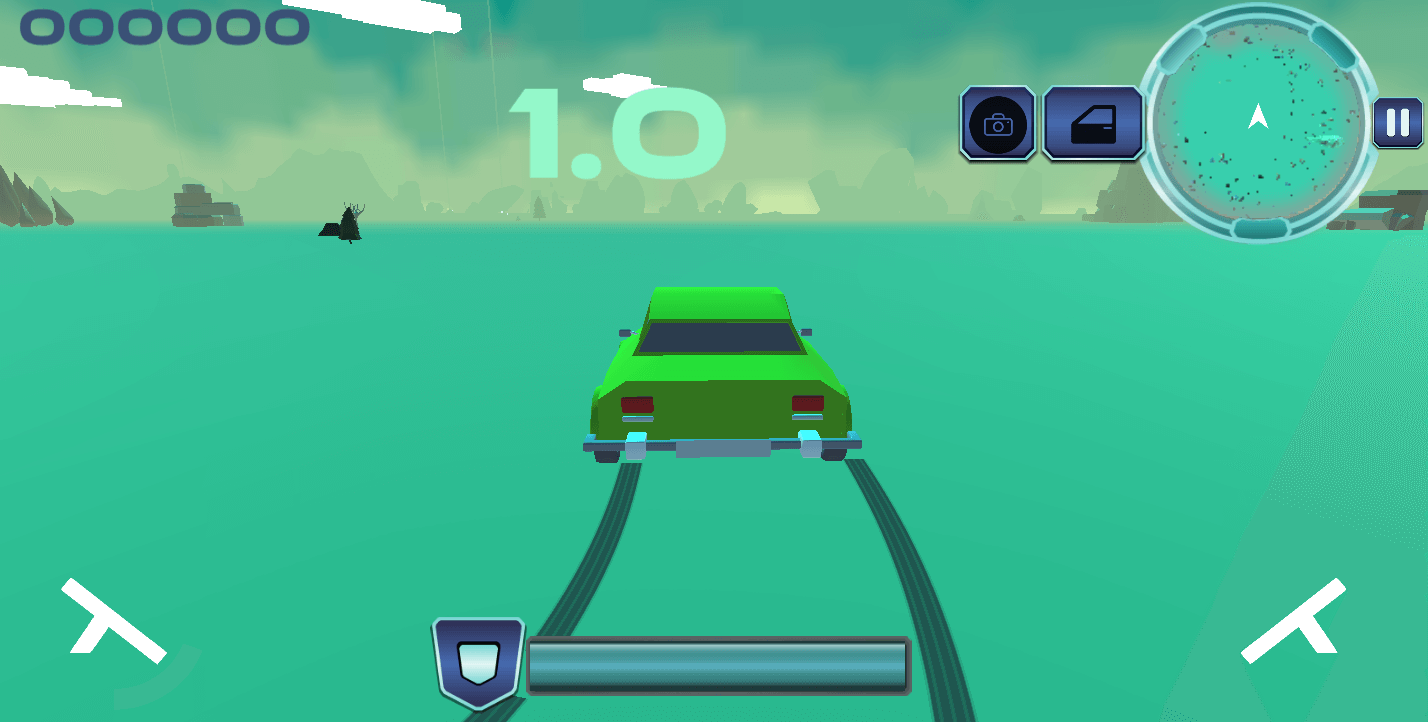Tap the left pedal control
Image resolution: width=1428 pixels, height=722 pixels.
coord(113,622)
